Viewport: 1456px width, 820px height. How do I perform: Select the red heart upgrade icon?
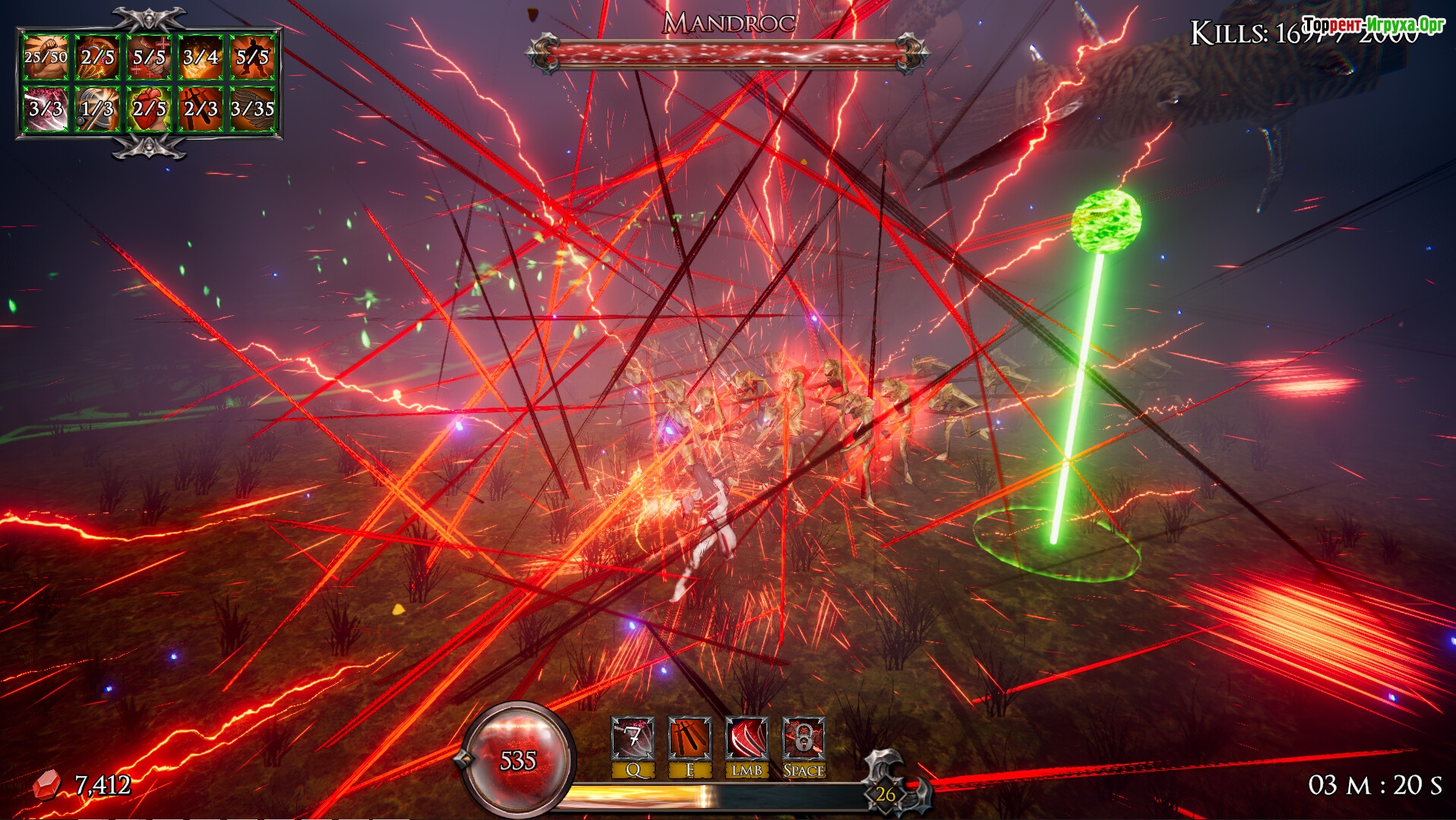pyautogui.click(x=149, y=109)
